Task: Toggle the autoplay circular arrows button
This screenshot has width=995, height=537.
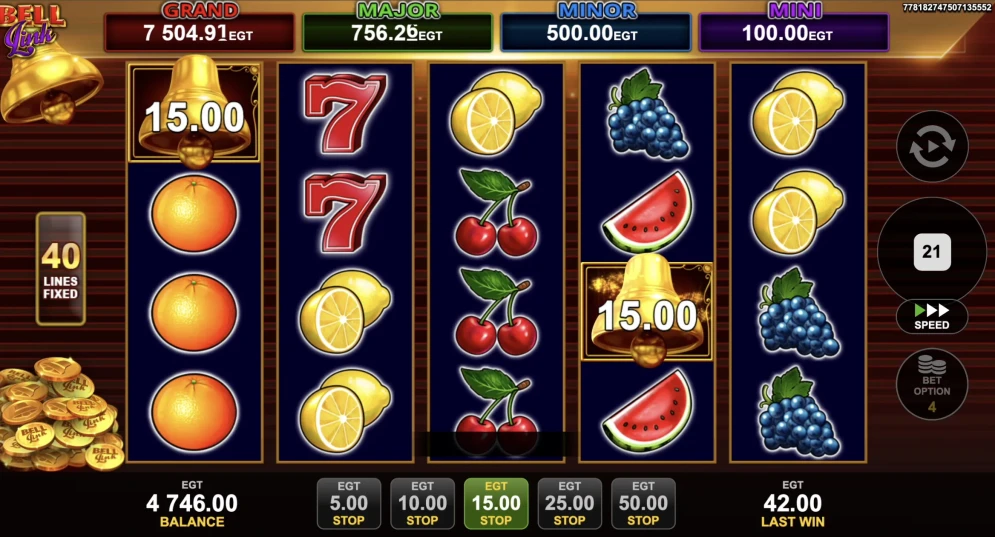Action: (x=932, y=147)
